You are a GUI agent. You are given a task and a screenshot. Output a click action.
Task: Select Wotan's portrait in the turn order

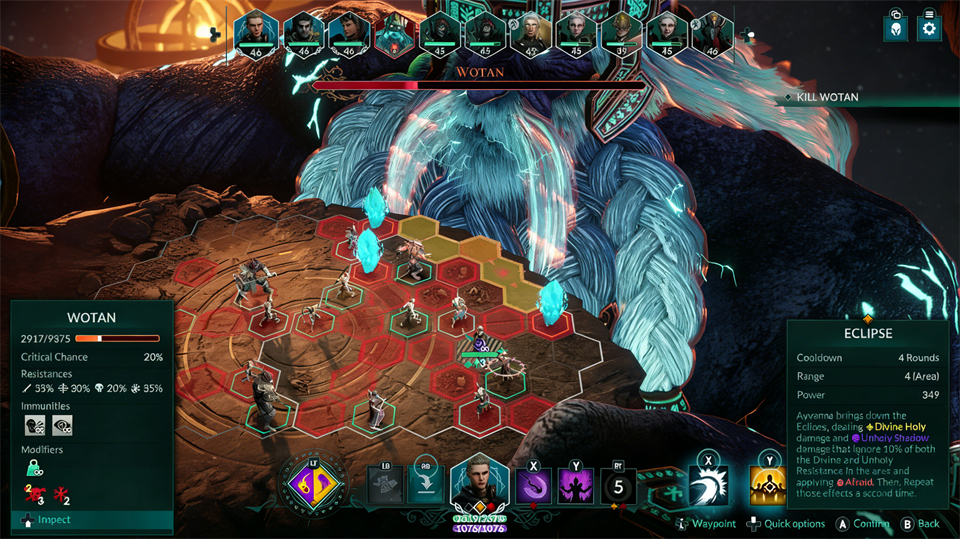(393, 36)
